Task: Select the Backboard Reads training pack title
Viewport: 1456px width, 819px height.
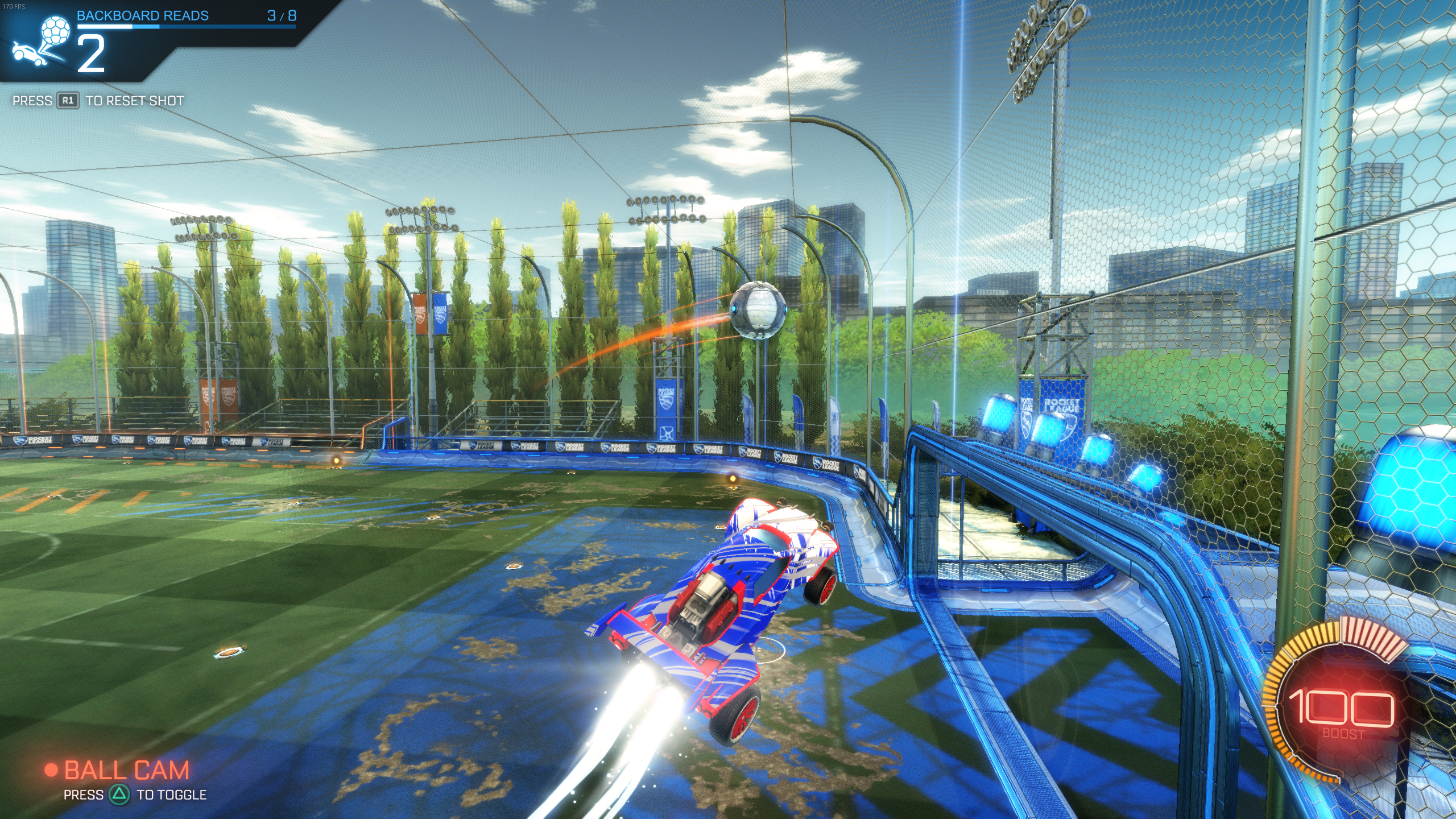Action: pos(143,15)
